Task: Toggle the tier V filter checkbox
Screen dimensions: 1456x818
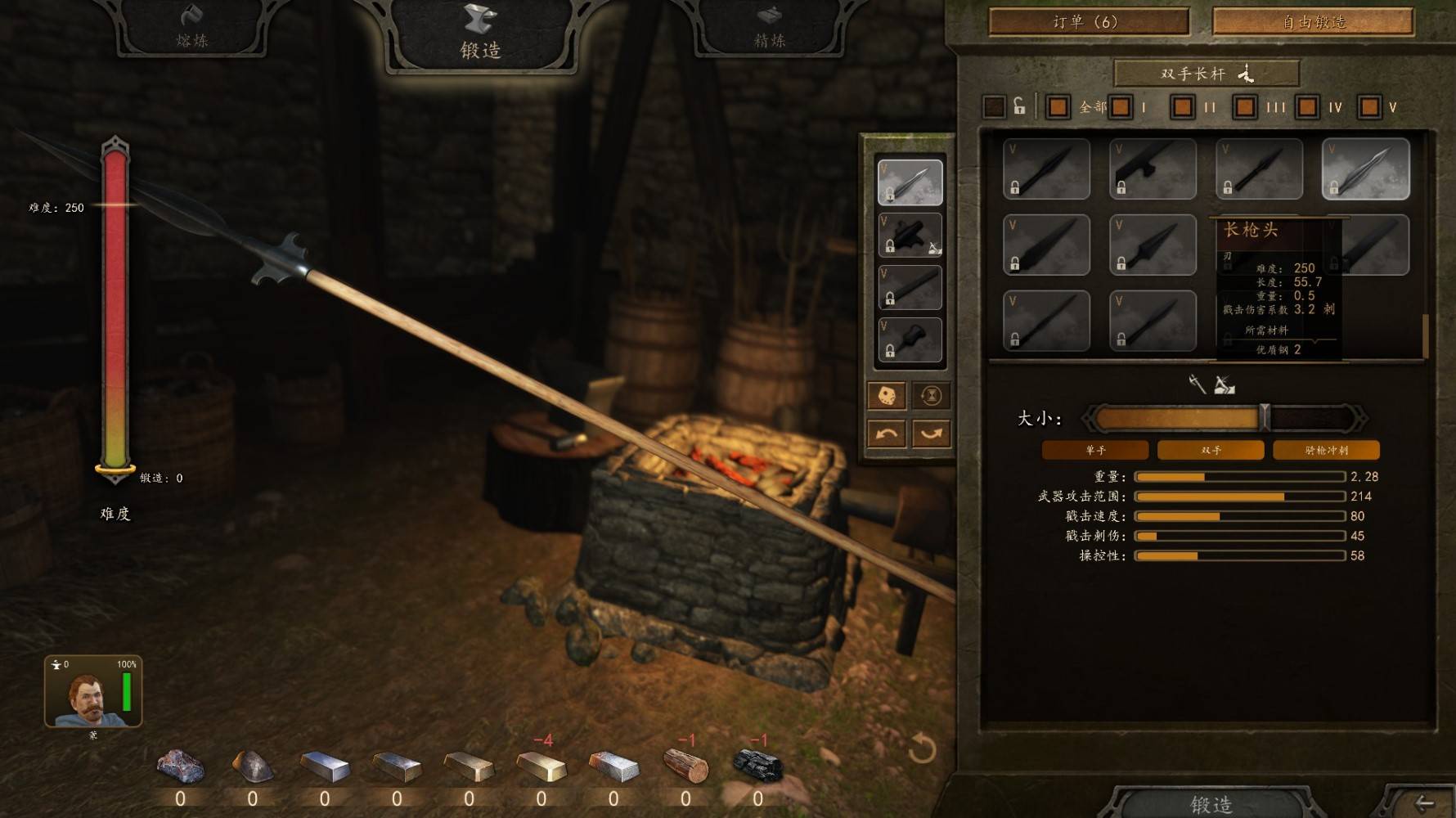Action: 1369,107
